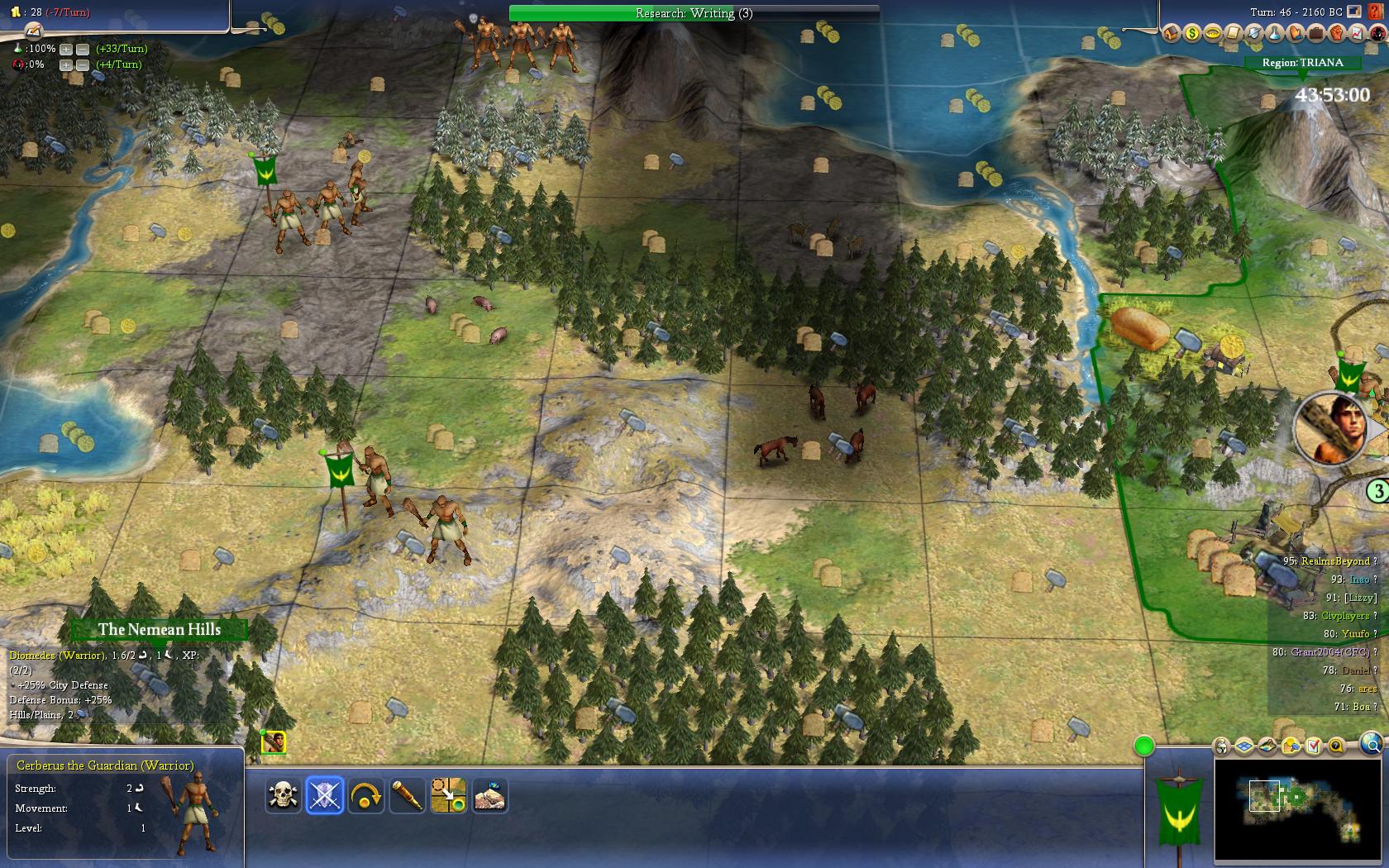Open the espionage advisor spy icon
The width and height of the screenshot is (1389, 868).
1377,34
